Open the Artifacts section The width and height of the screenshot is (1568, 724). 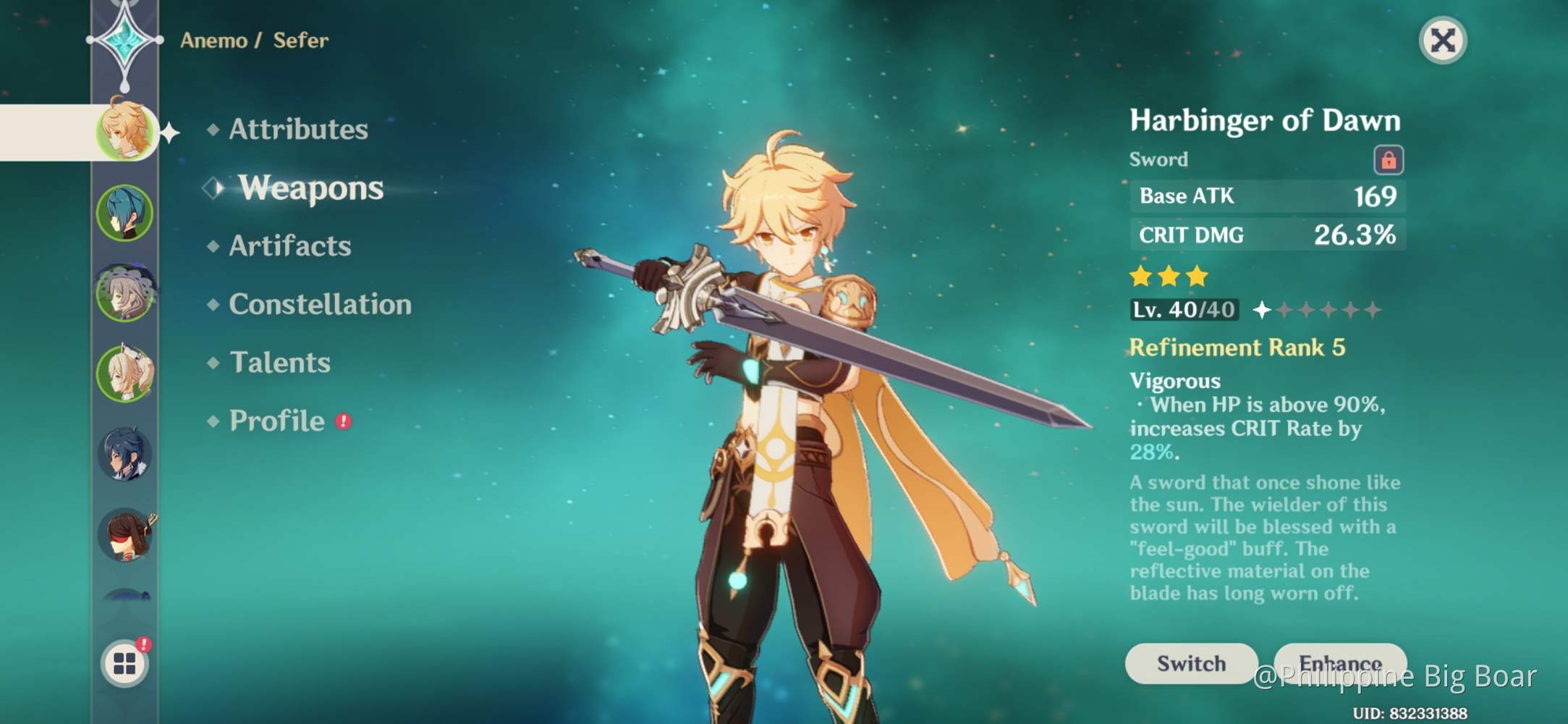click(x=288, y=246)
